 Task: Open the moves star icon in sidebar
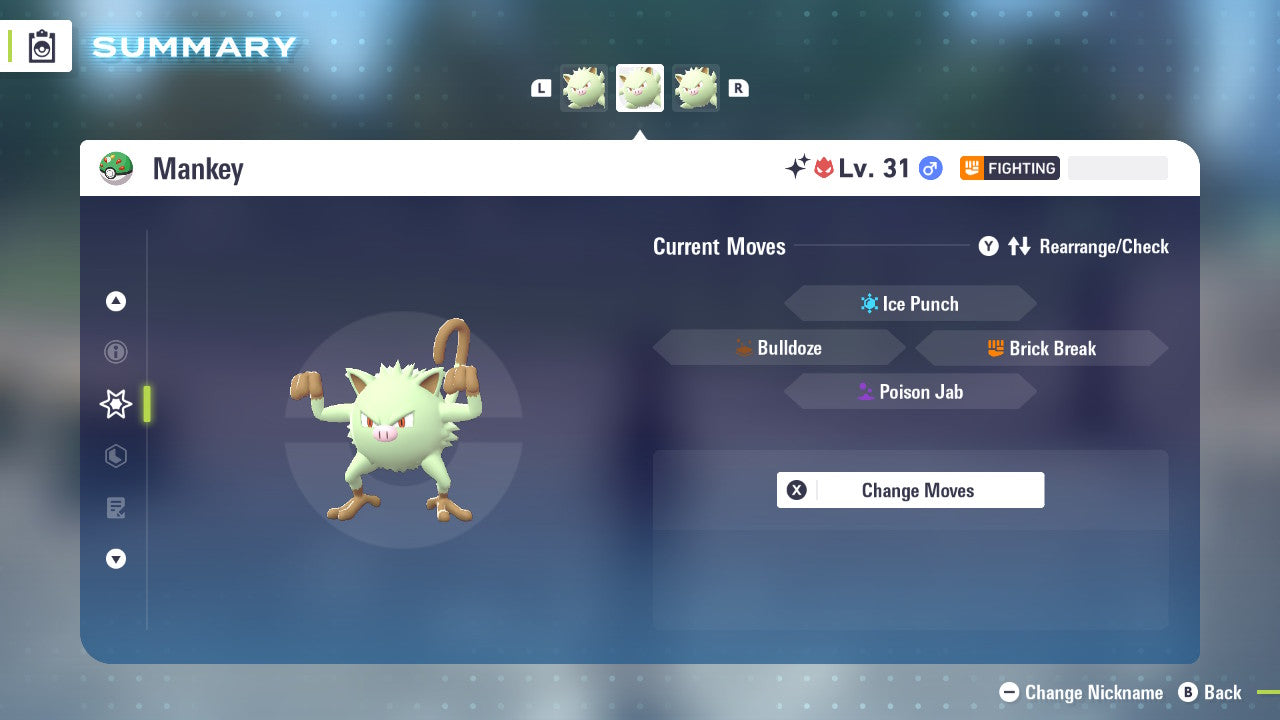point(115,404)
